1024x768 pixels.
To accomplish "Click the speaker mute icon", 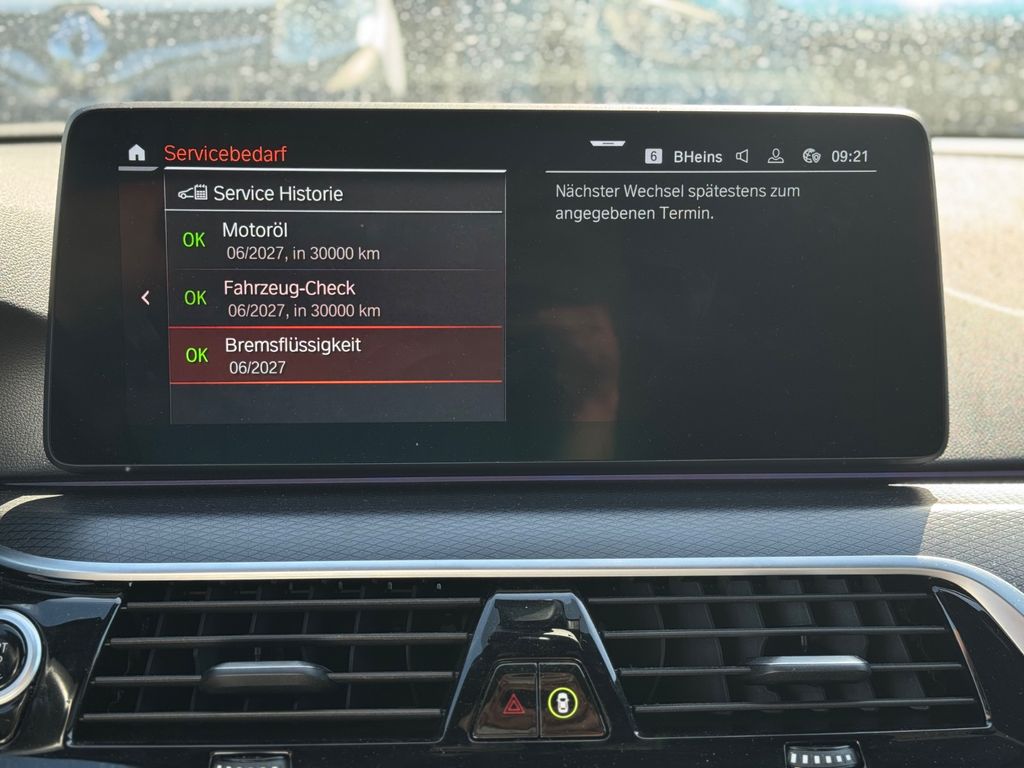I will coord(742,156).
